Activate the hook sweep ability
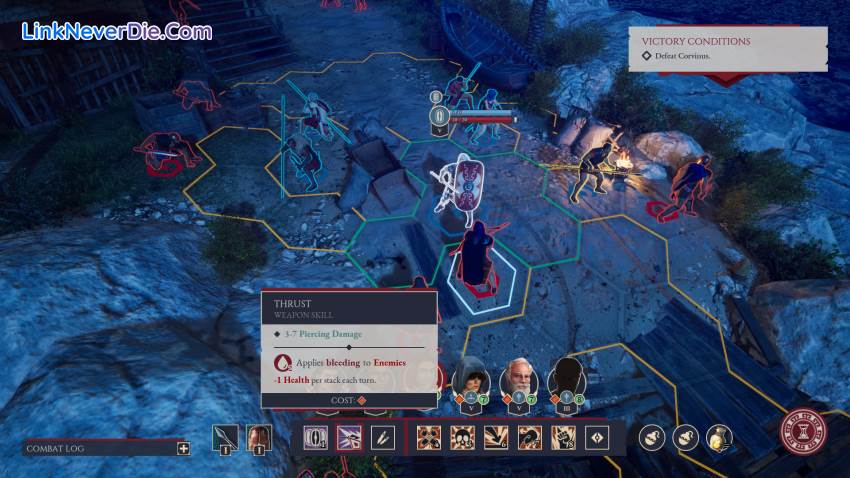 pos(530,437)
